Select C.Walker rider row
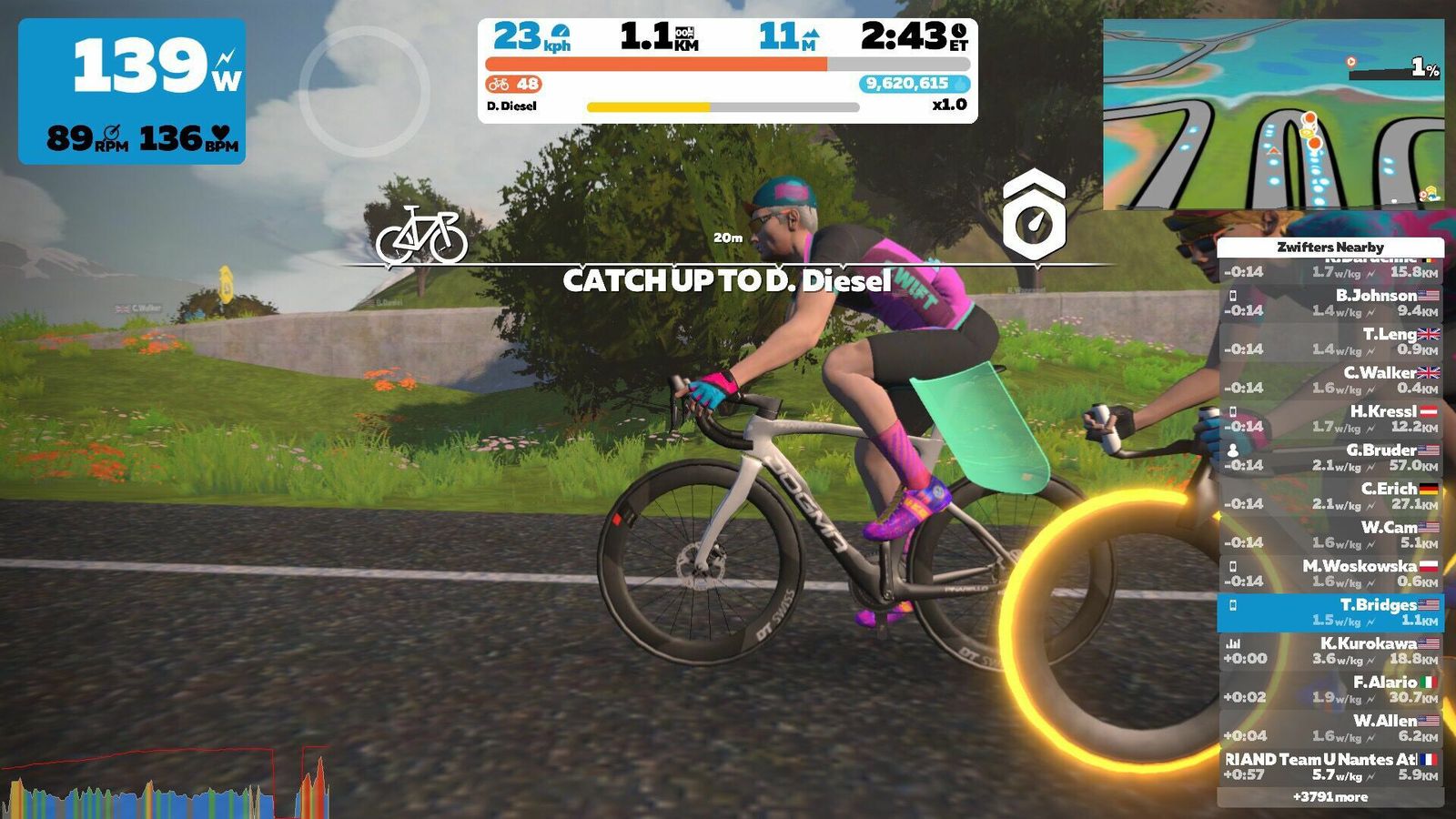The width and height of the screenshot is (1456, 819). click(1330, 380)
